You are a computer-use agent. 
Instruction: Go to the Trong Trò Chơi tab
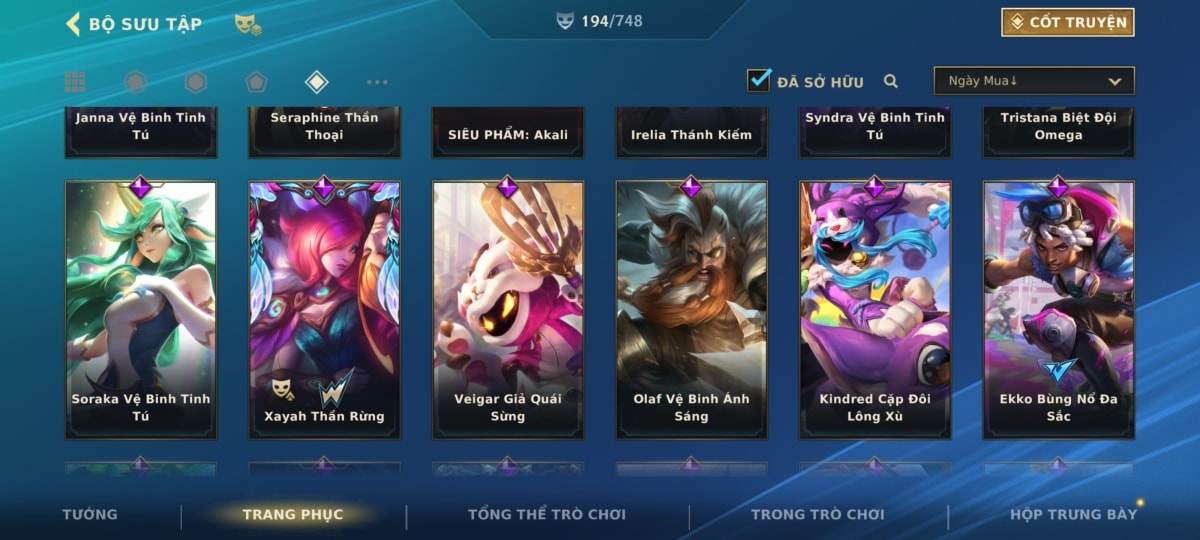(818, 515)
